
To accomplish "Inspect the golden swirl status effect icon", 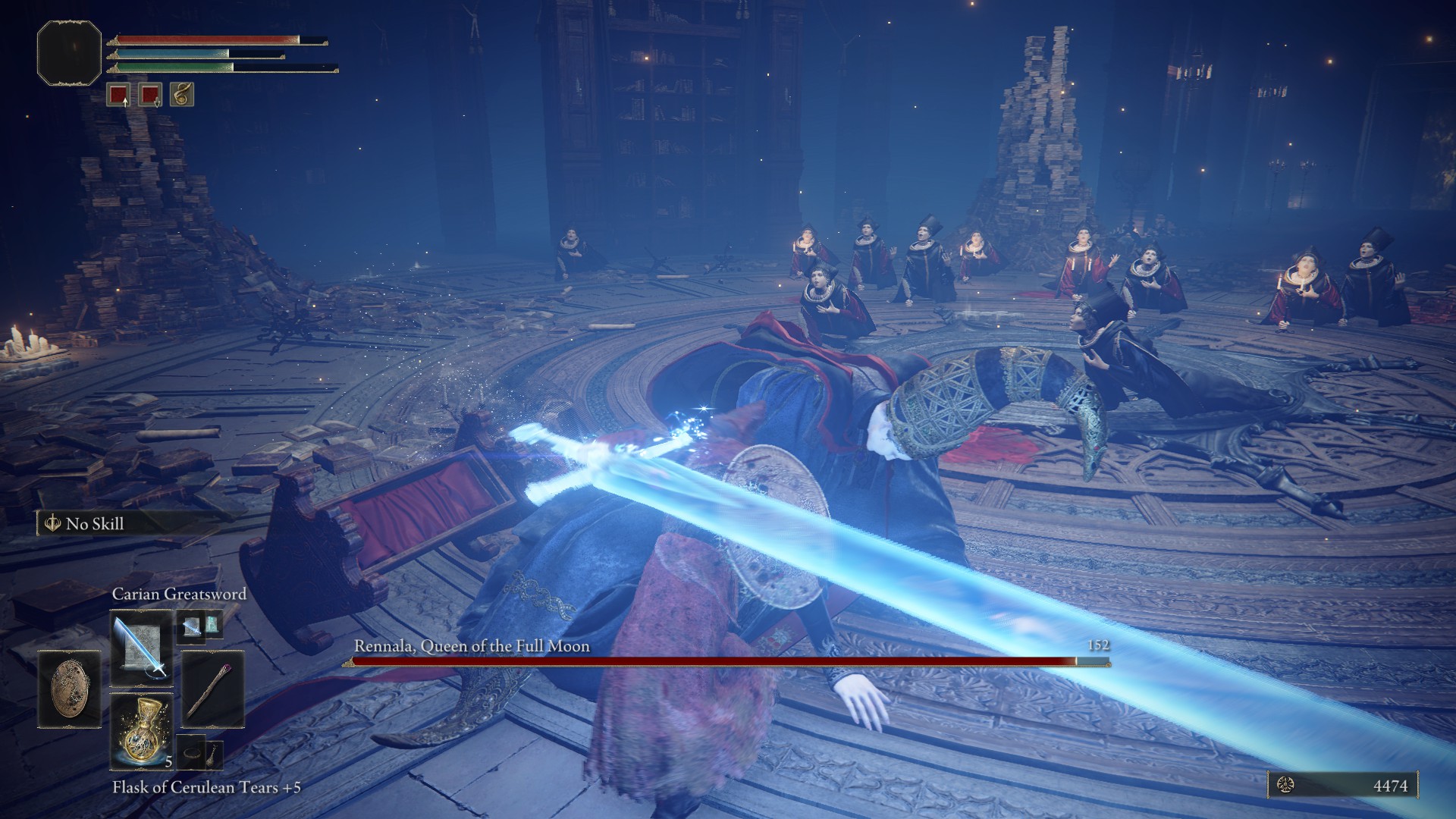I will [x=182, y=95].
